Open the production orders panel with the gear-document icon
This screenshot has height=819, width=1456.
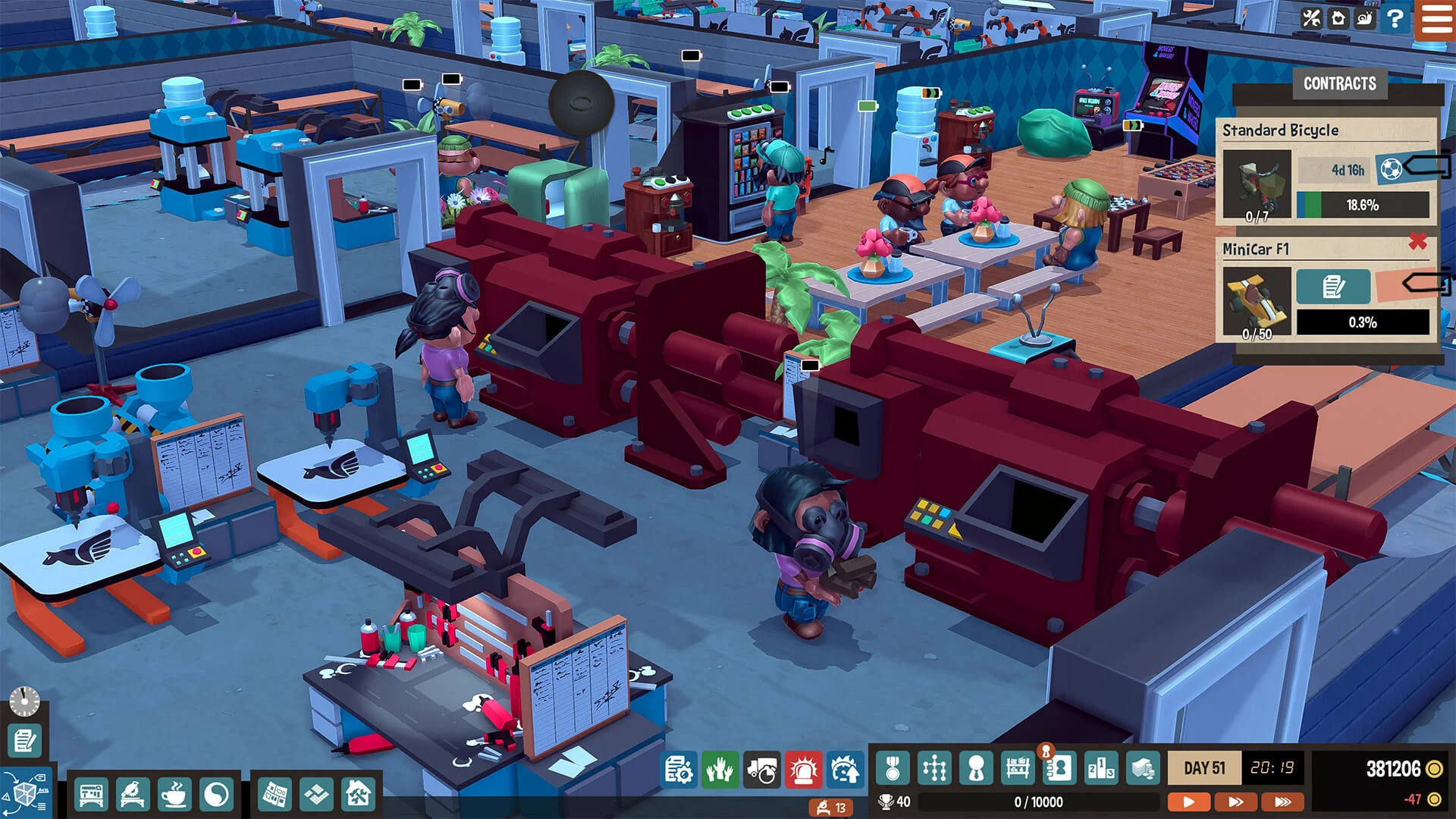[677, 768]
